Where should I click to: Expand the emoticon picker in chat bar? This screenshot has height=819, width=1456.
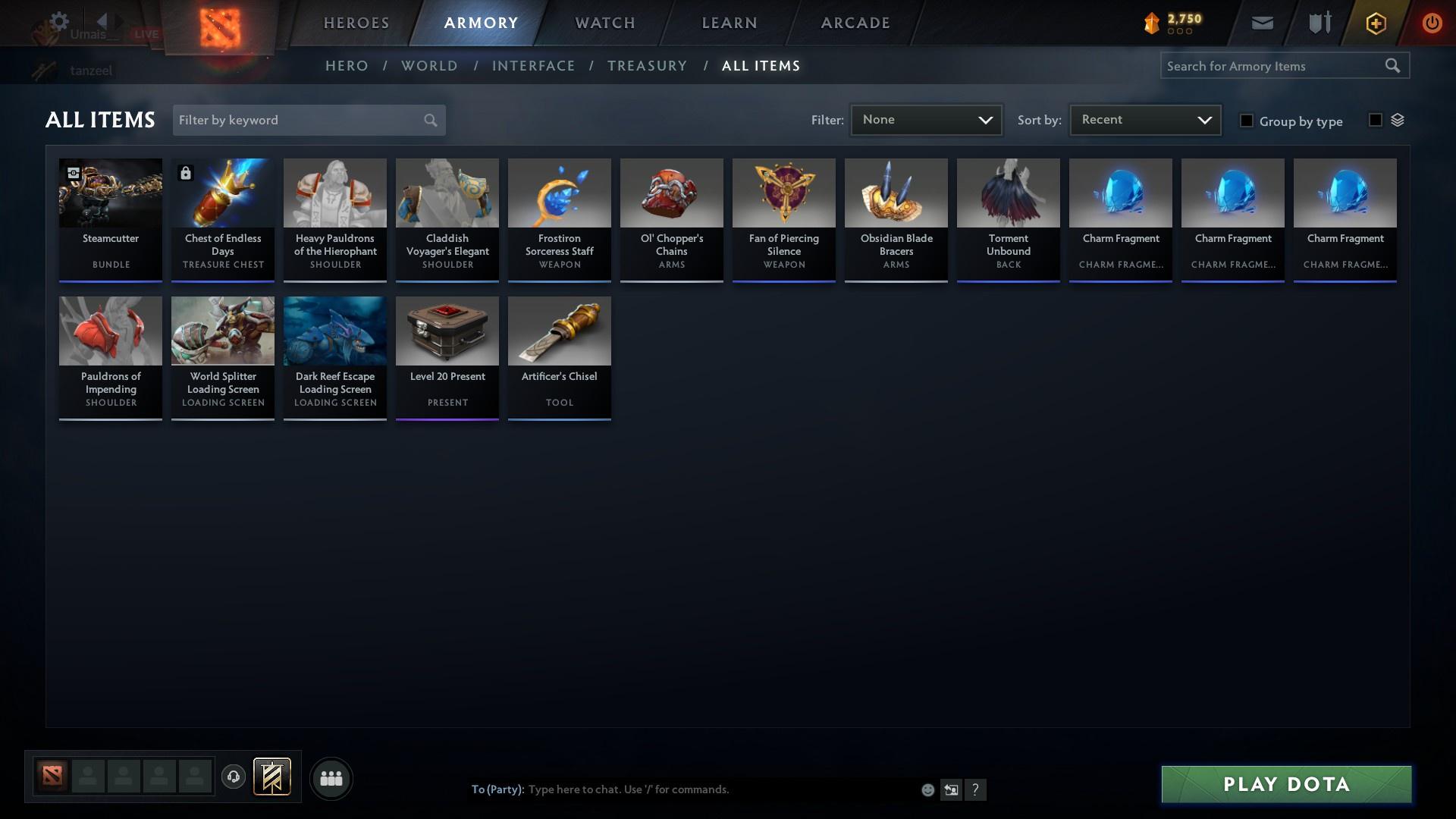pos(927,789)
